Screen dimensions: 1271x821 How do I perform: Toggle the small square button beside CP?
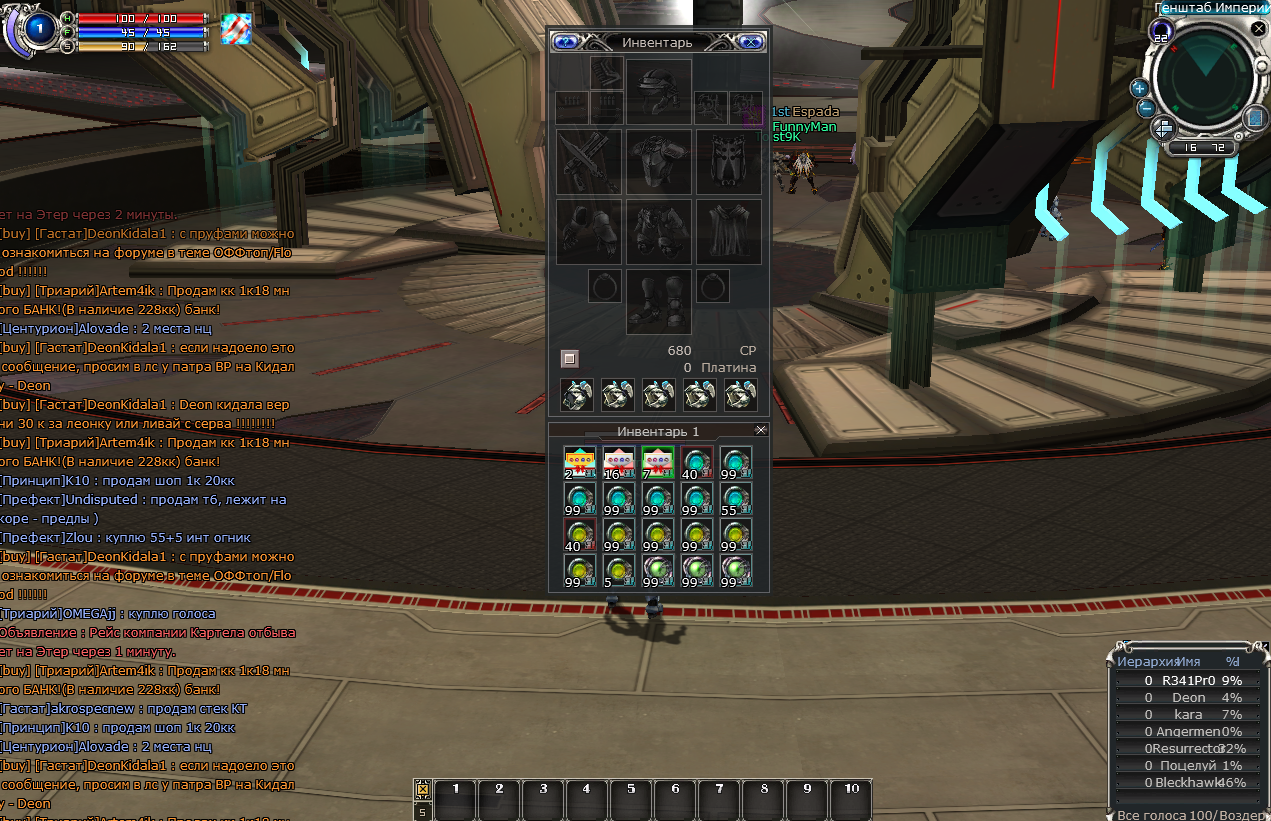click(569, 358)
